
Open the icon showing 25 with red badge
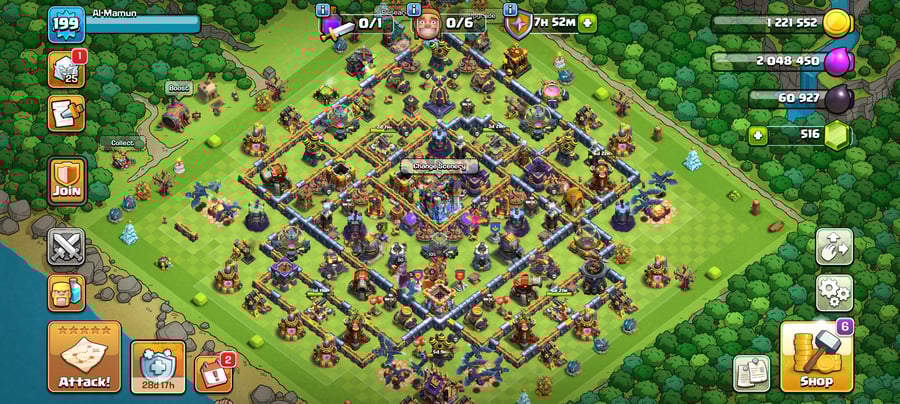point(66,68)
